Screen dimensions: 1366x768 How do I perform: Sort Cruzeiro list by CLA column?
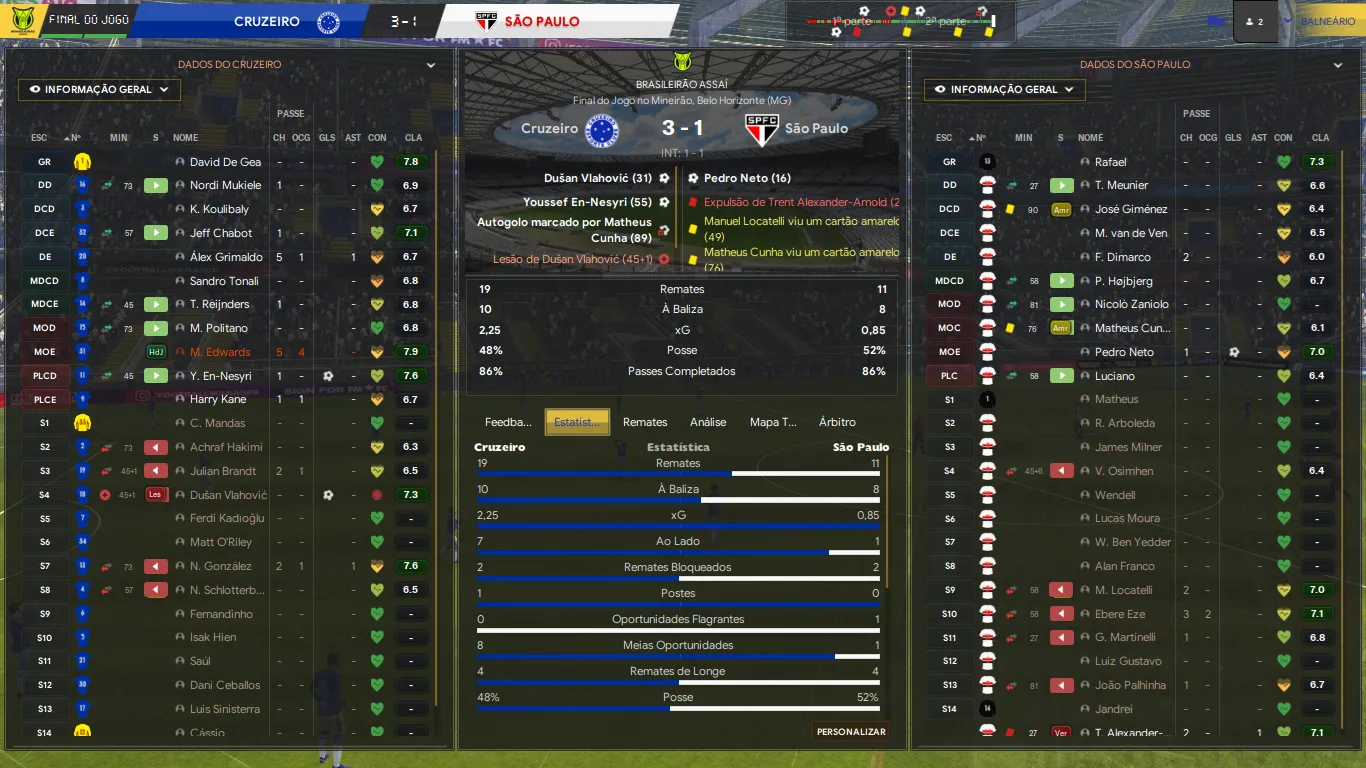click(x=413, y=138)
